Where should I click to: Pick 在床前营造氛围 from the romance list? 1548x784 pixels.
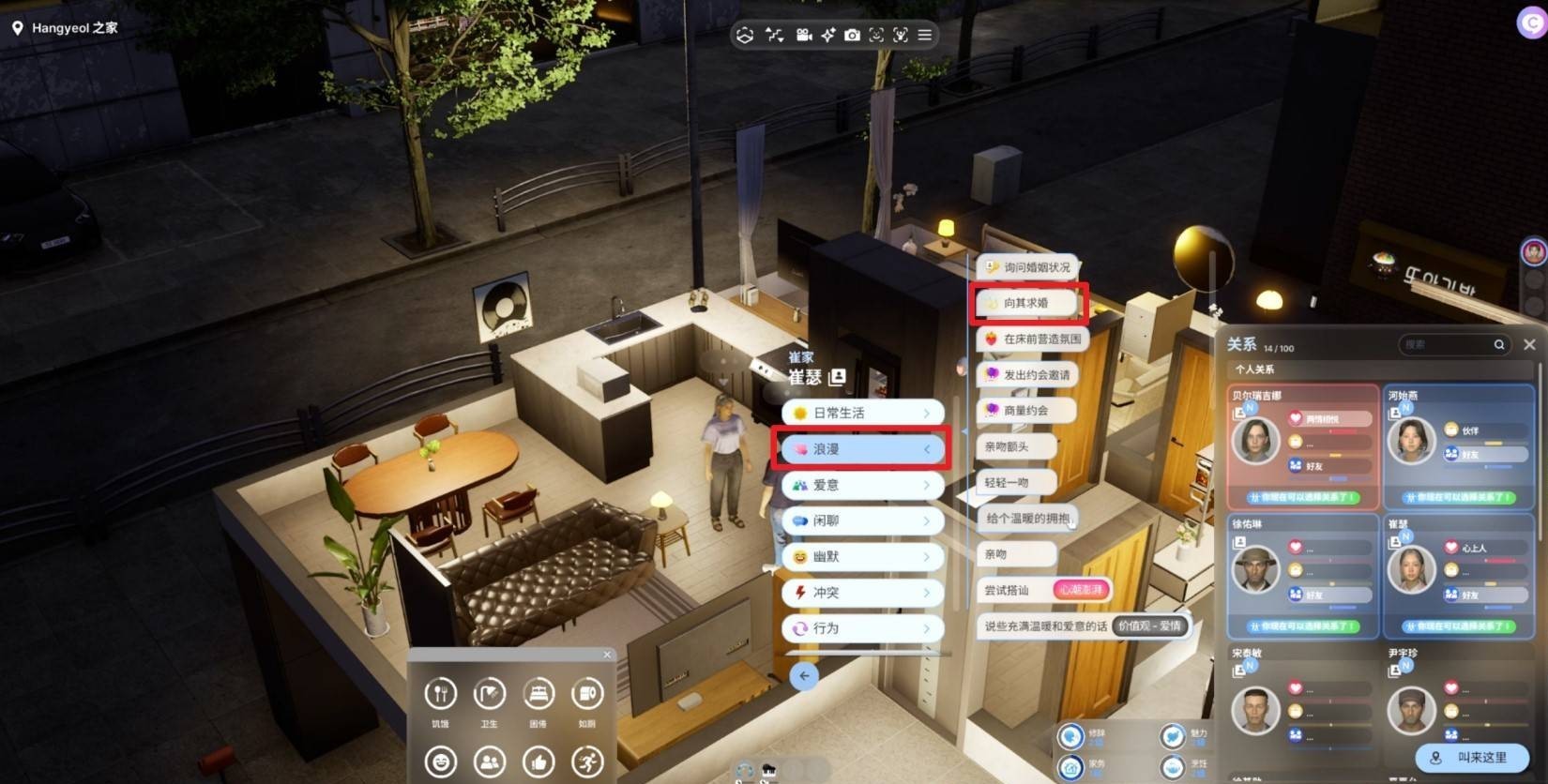coord(1032,339)
